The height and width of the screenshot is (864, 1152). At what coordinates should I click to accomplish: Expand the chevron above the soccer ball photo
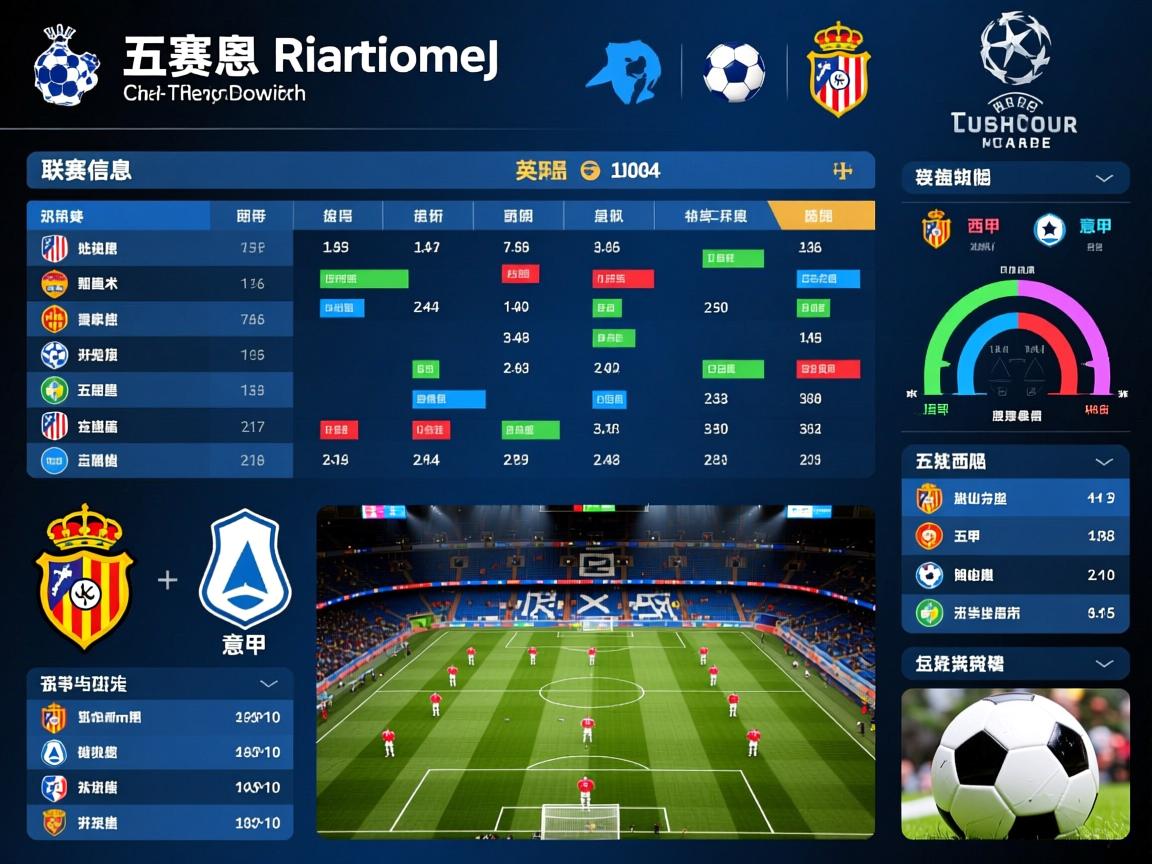[x=1104, y=663]
